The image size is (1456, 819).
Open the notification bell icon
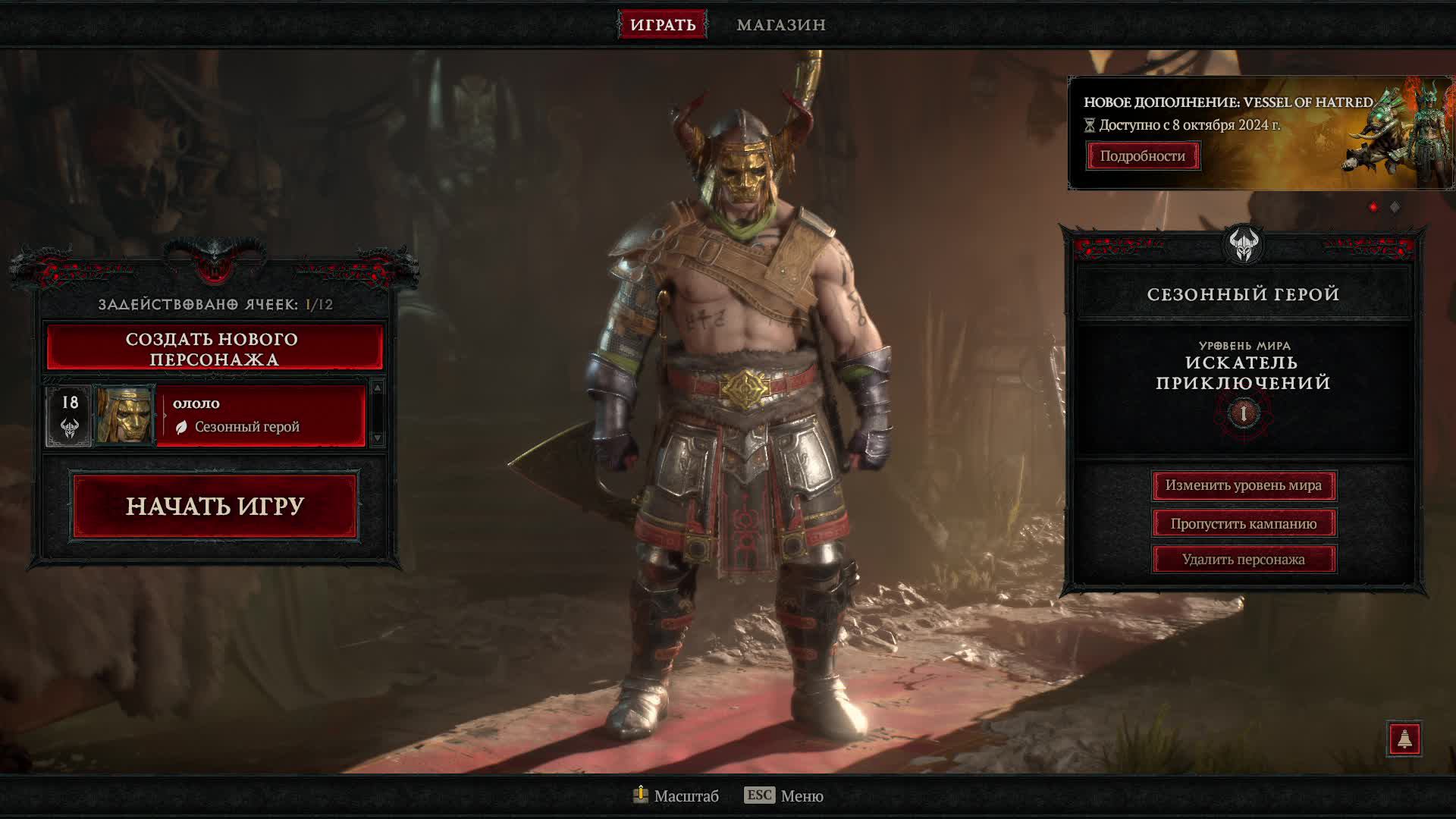click(x=1404, y=739)
